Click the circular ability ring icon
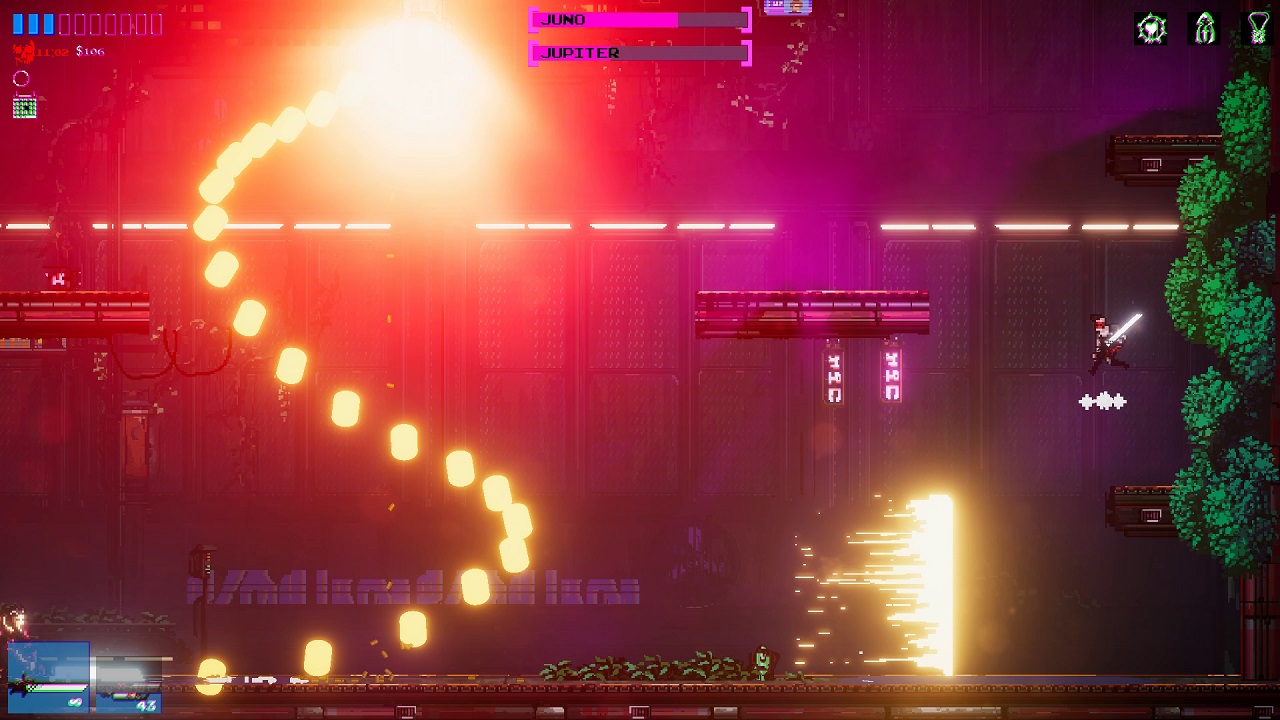 [x=20, y=78]
